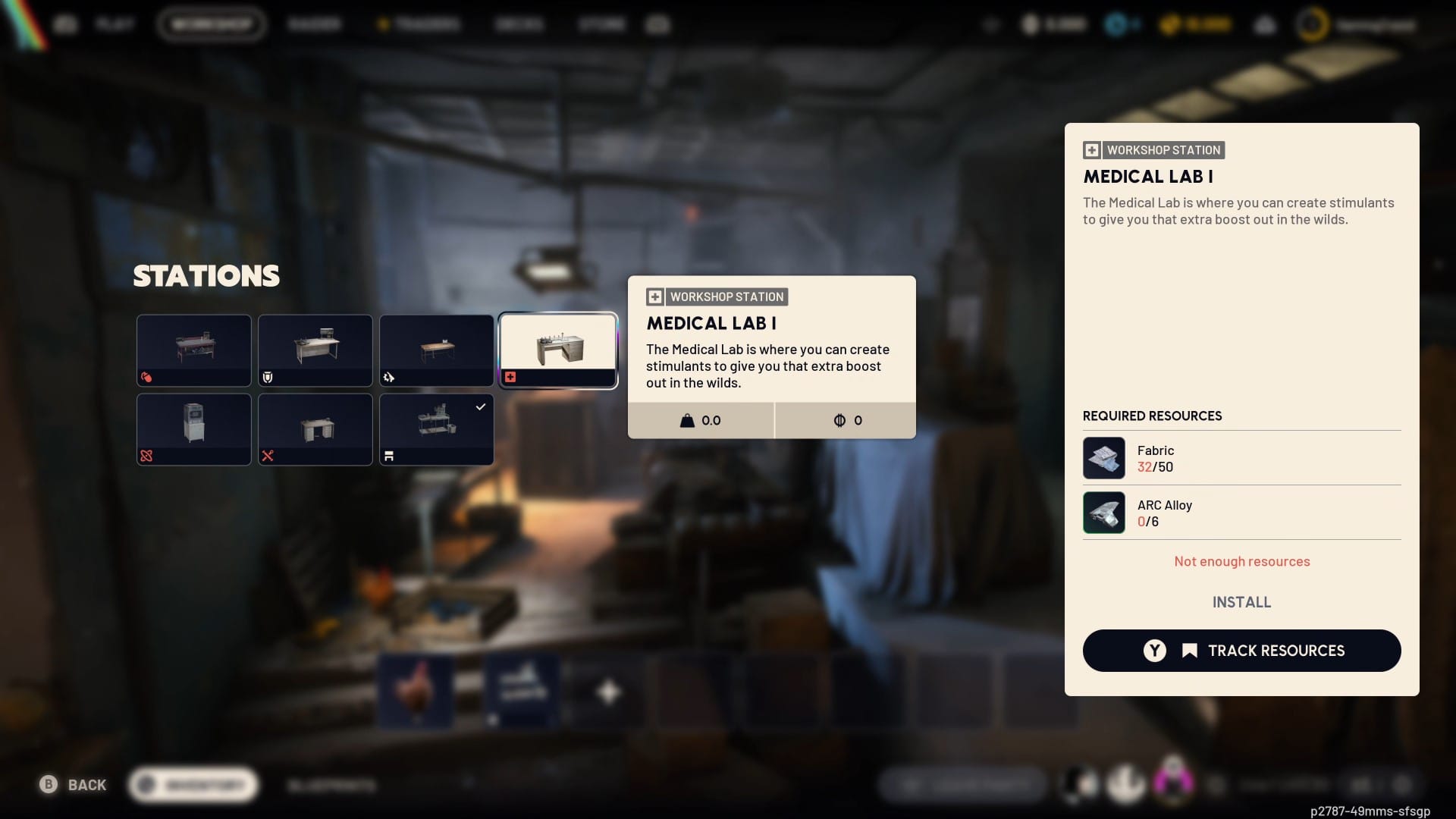The image size is (1456, 819).
Task: Pick the cabinet station with the atom icon
Action: tap(194, 429)
